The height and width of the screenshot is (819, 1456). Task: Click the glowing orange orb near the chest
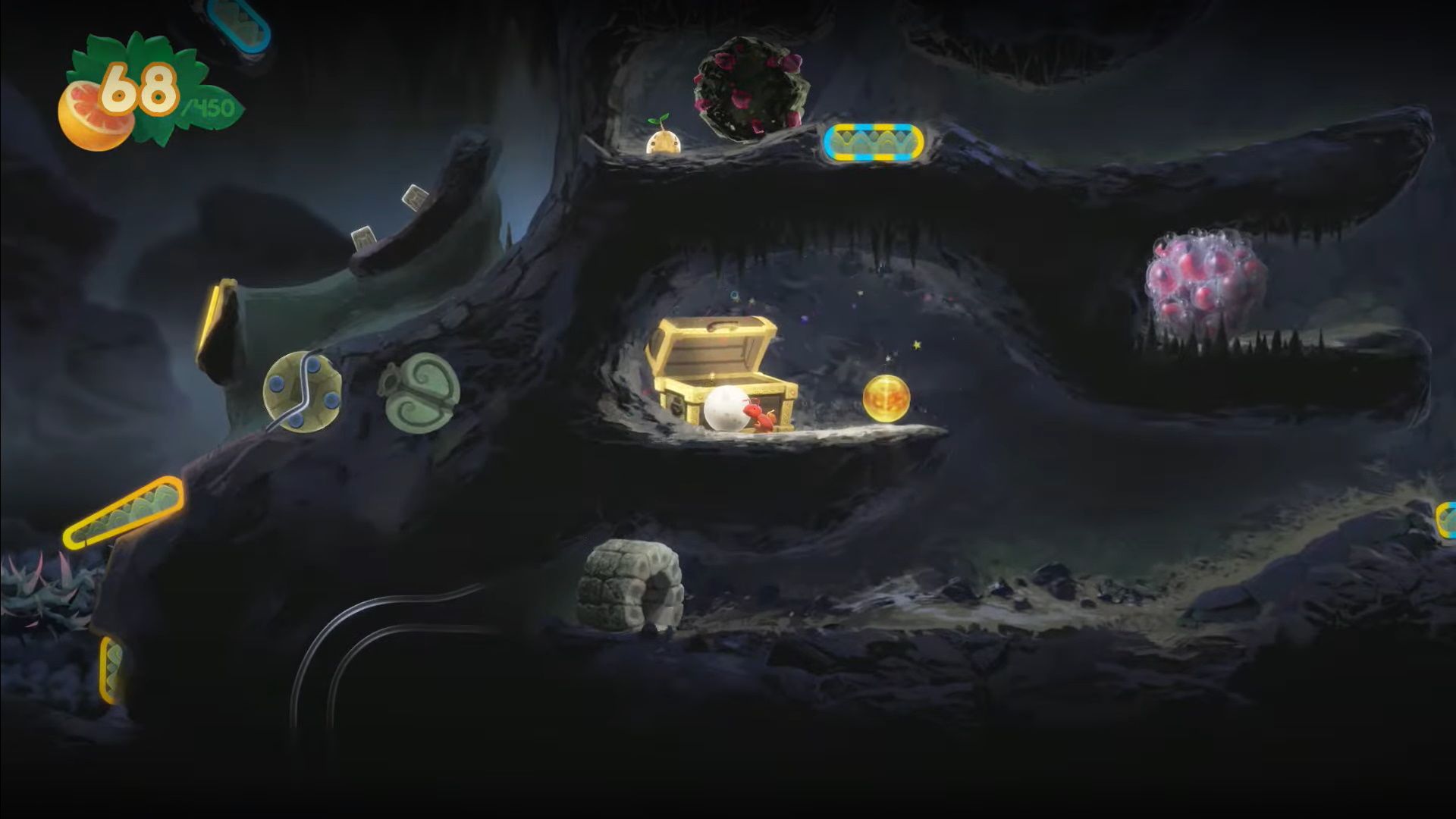[x=886, y=397]
